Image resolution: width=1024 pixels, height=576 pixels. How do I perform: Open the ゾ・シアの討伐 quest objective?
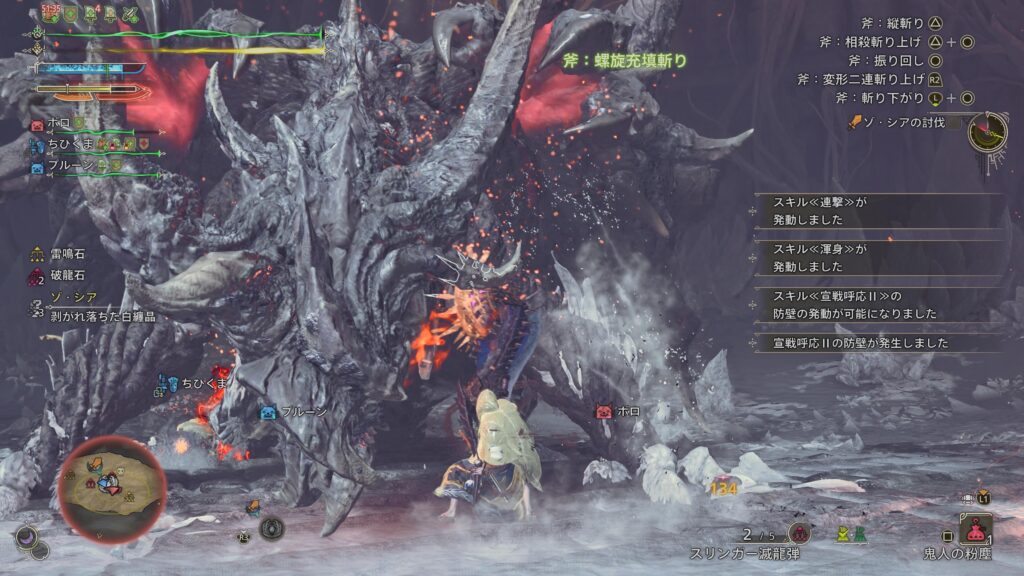(x=899, y=122)
